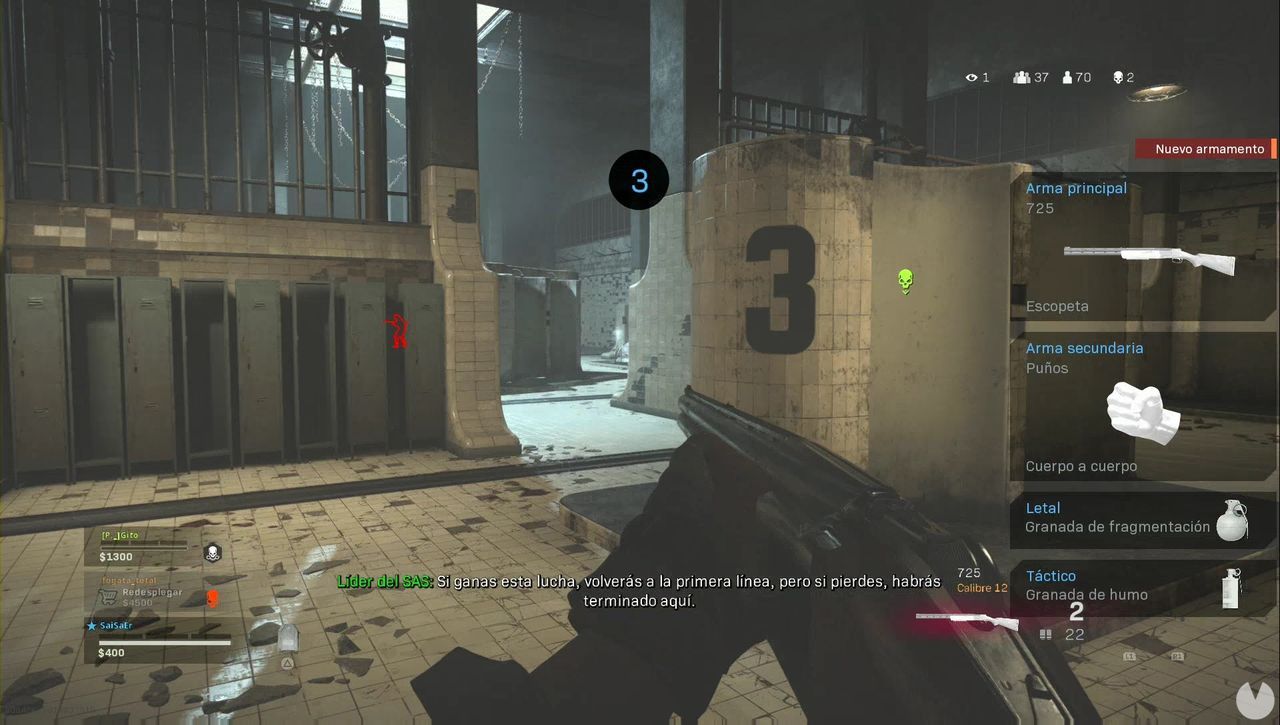
Task: Select the 725 shotgun icon under Arma principal
Action: [1150, 260]
